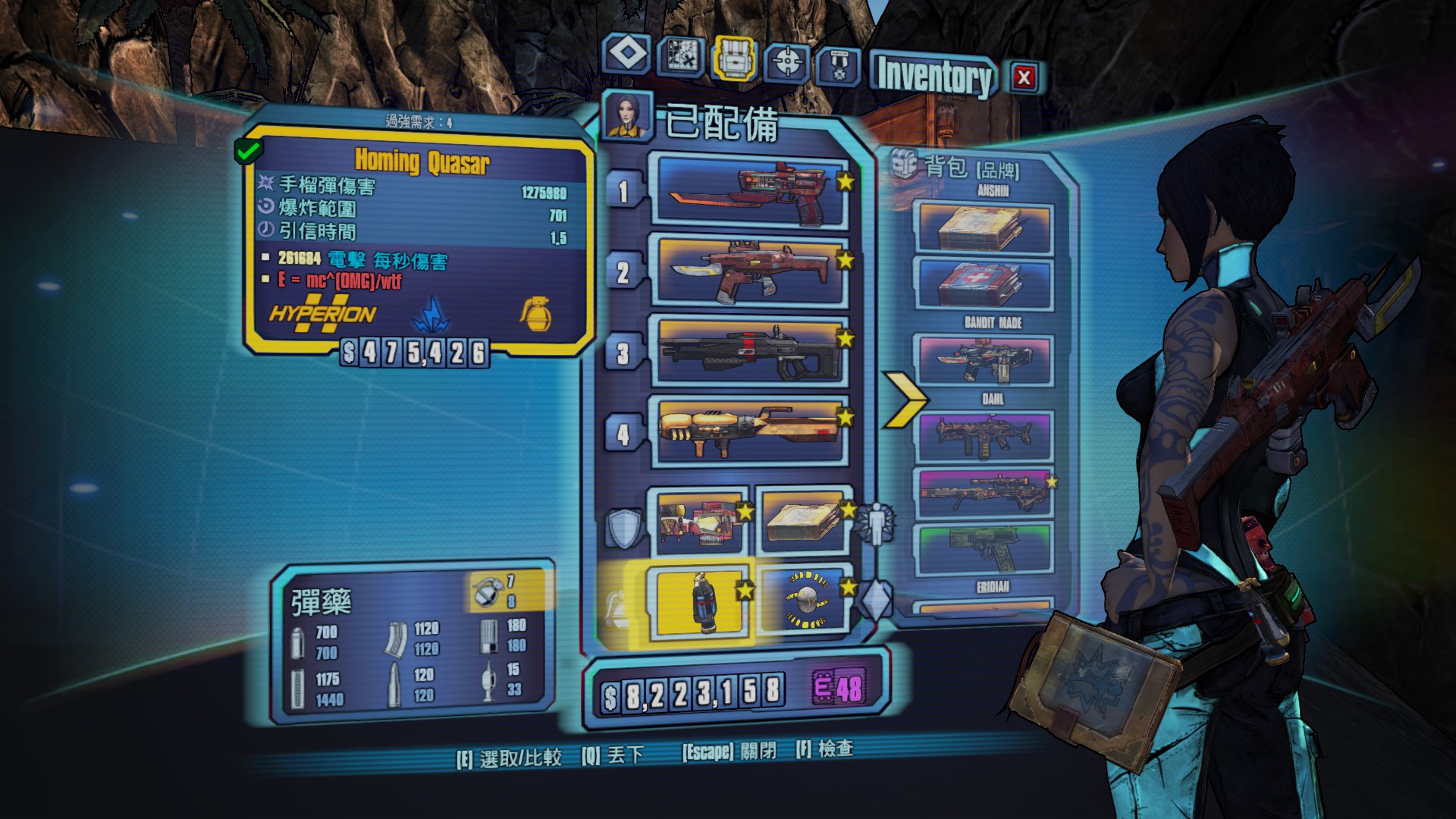Screen dimensions: 1456x819
Task: Select the red pistol in weapon slot 1
Action: [x=749, y=192]
